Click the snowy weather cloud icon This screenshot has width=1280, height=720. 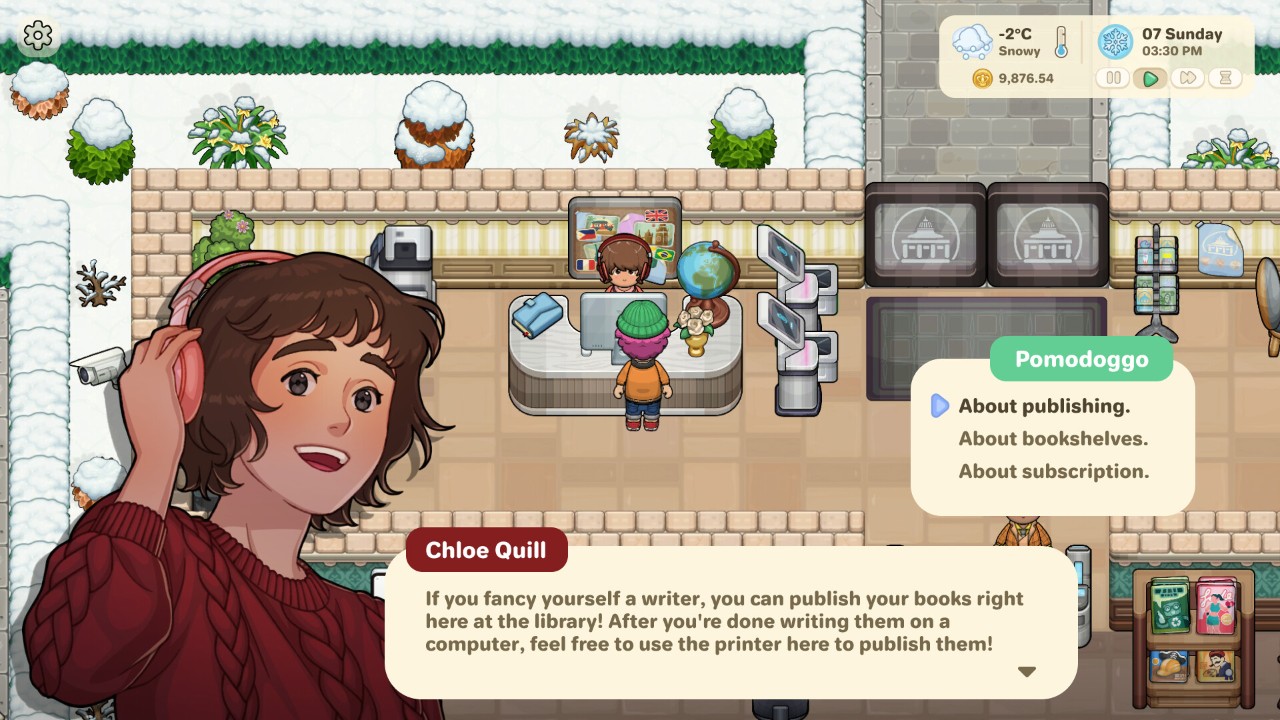click(972, 42)
